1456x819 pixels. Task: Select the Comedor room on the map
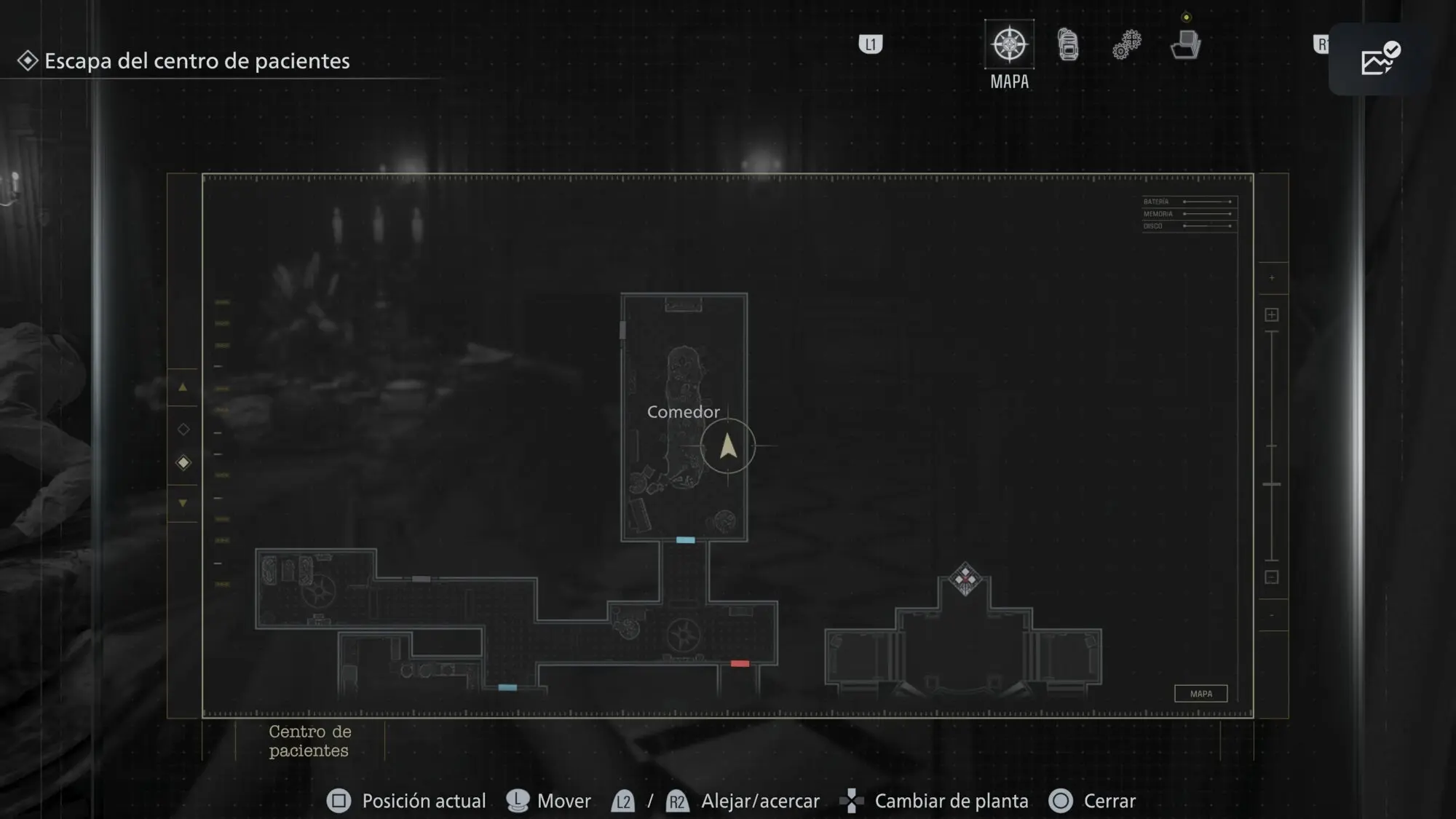[x=683, y=412]
